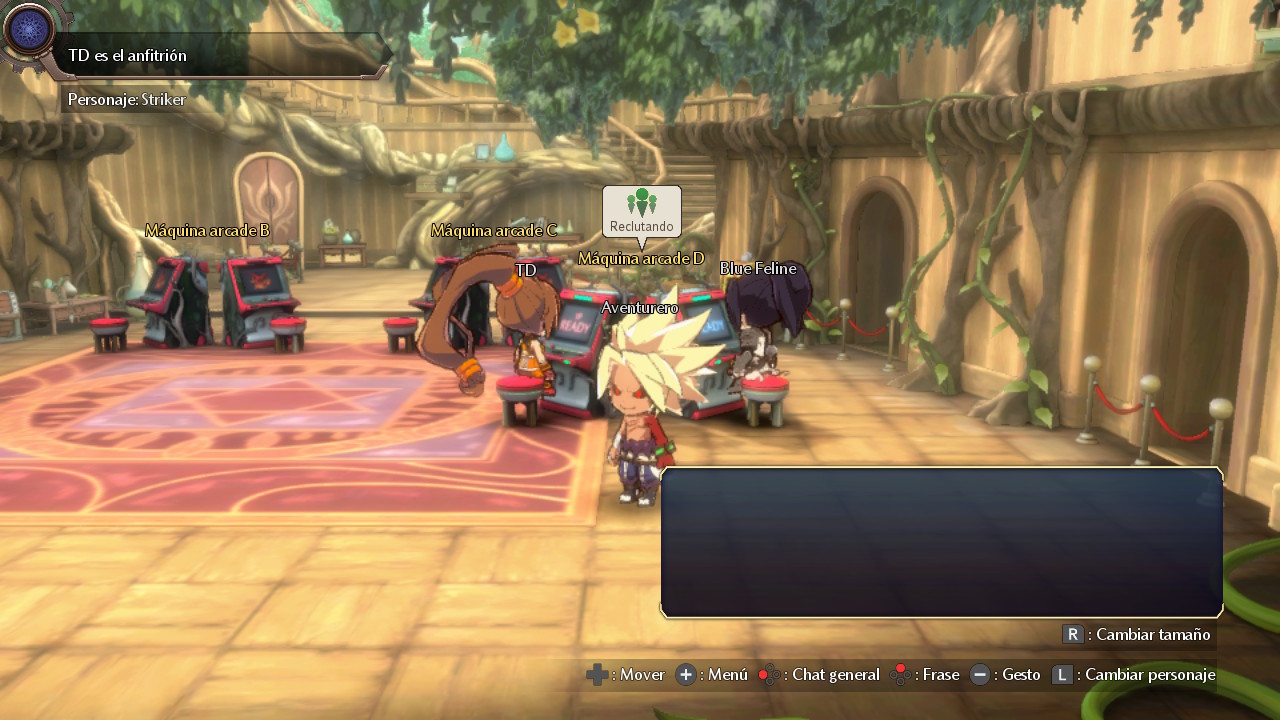Open the "Reclutando" recruiting status bubble
Image resolution: width=1280 pixels, height=720 pixels.
pos(642,212)
